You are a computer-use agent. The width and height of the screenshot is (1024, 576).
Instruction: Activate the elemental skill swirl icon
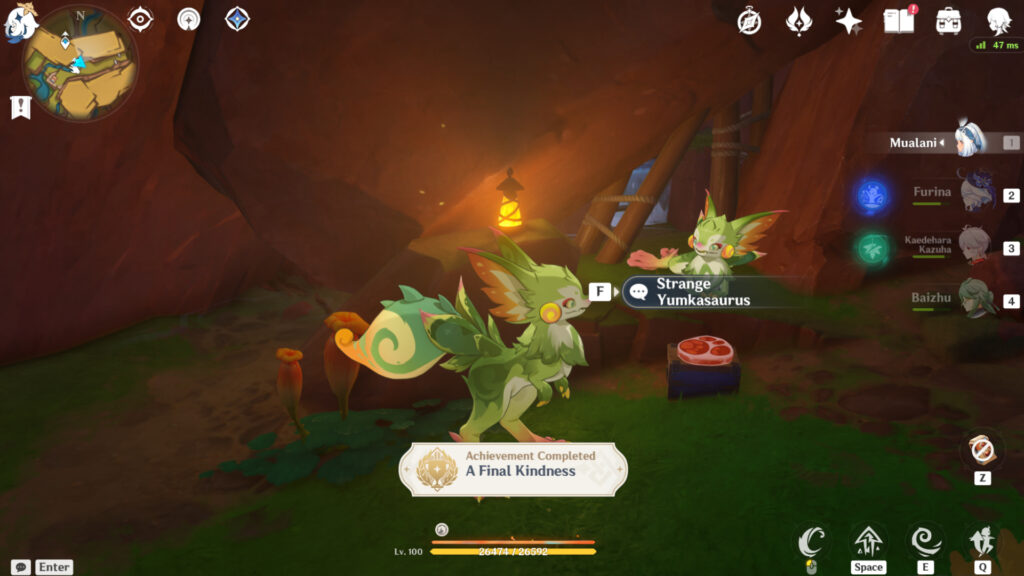[x=925, y=543]
